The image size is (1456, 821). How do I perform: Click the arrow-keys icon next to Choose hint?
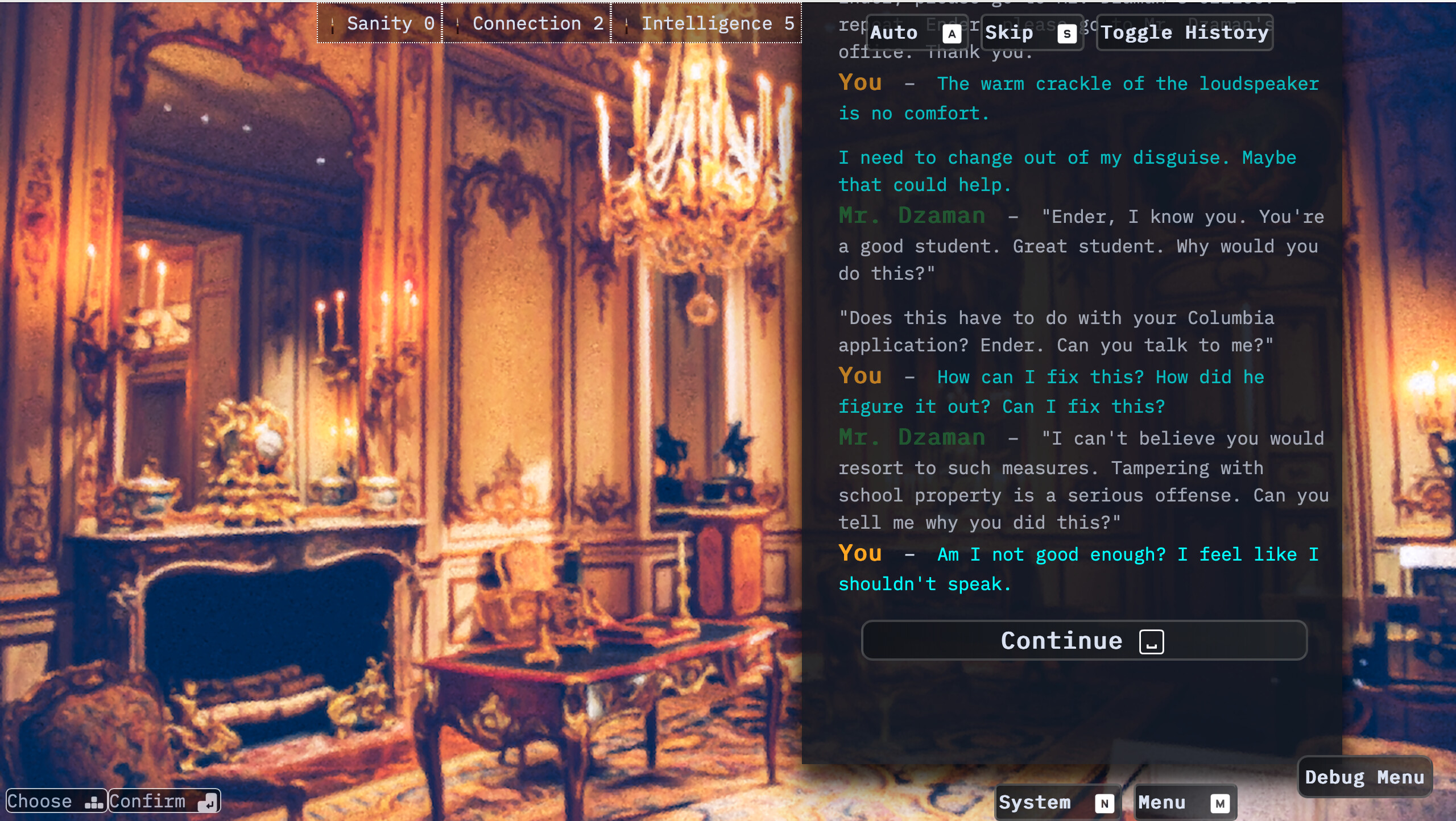pyautogui.click(x=94, y=802)
